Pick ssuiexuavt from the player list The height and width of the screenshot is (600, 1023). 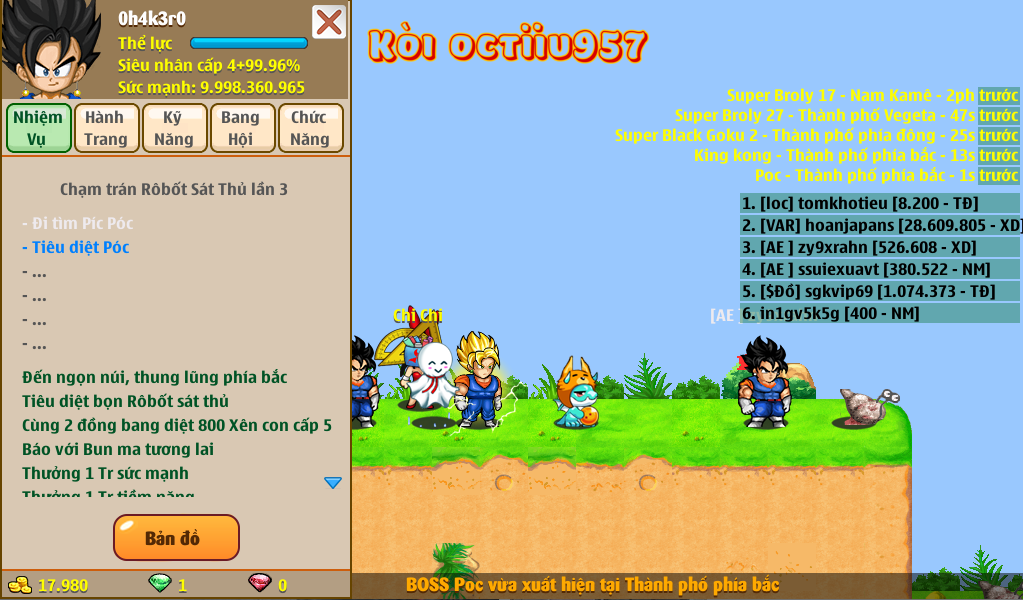pyautogui.click(x=879, y=269)
